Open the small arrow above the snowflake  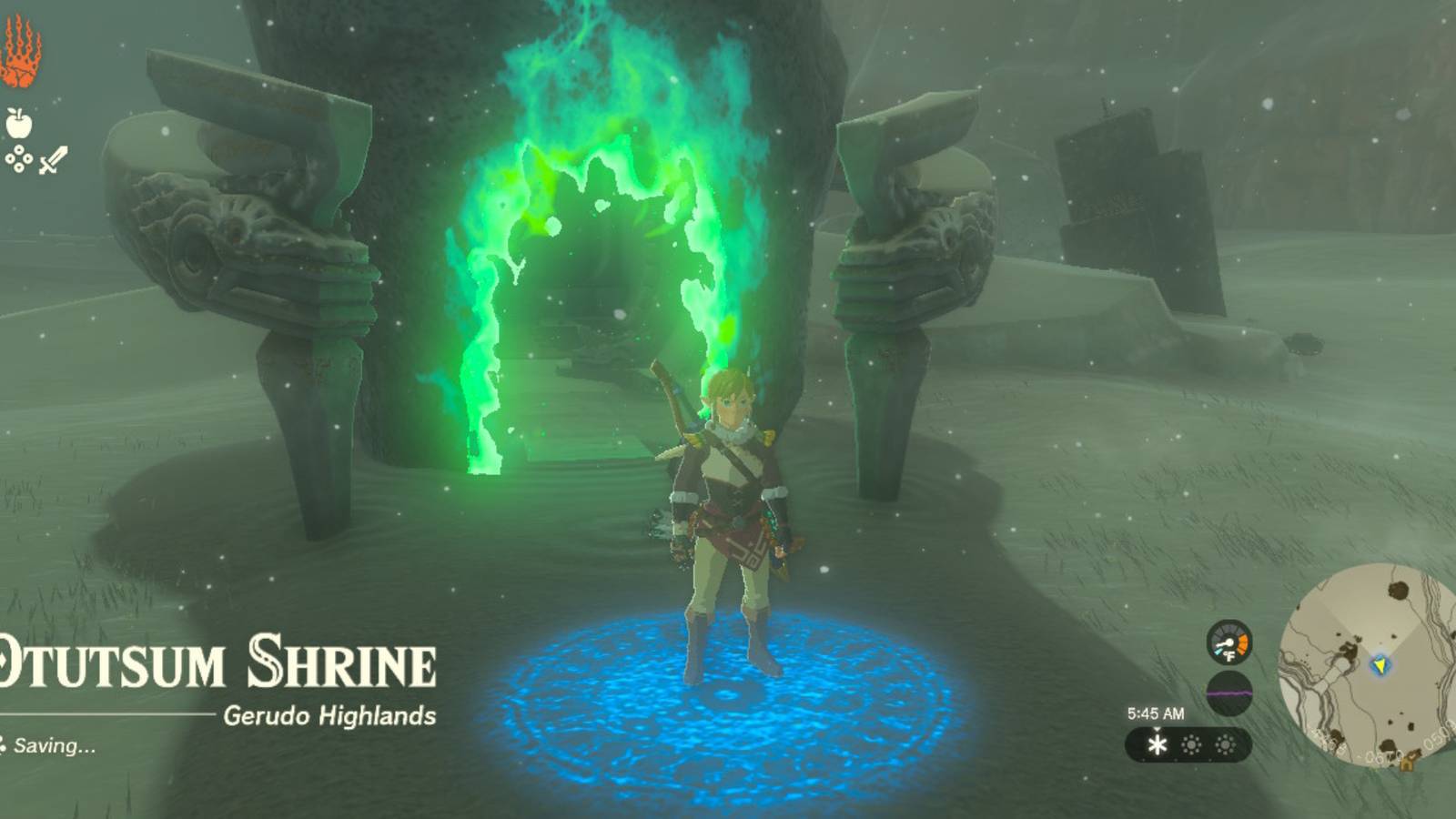click(x=1156, y=728)
